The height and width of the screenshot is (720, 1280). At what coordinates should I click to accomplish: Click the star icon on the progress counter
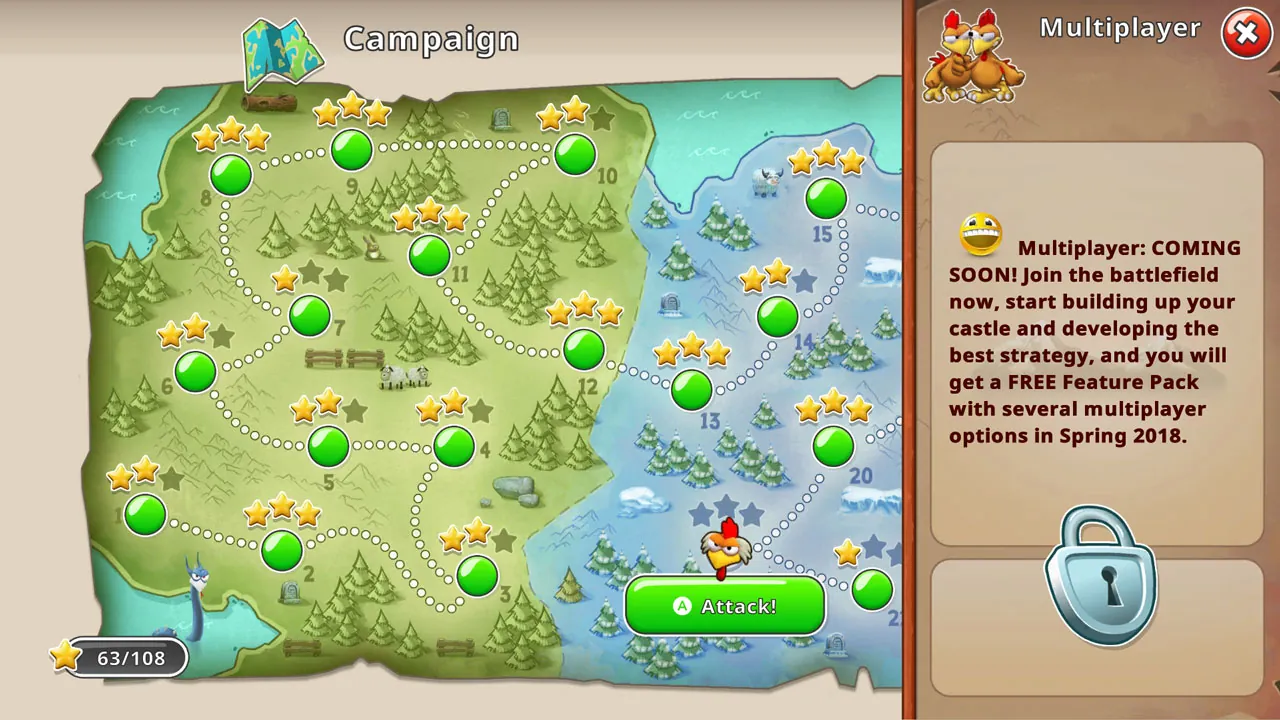(x=64, y=657)
